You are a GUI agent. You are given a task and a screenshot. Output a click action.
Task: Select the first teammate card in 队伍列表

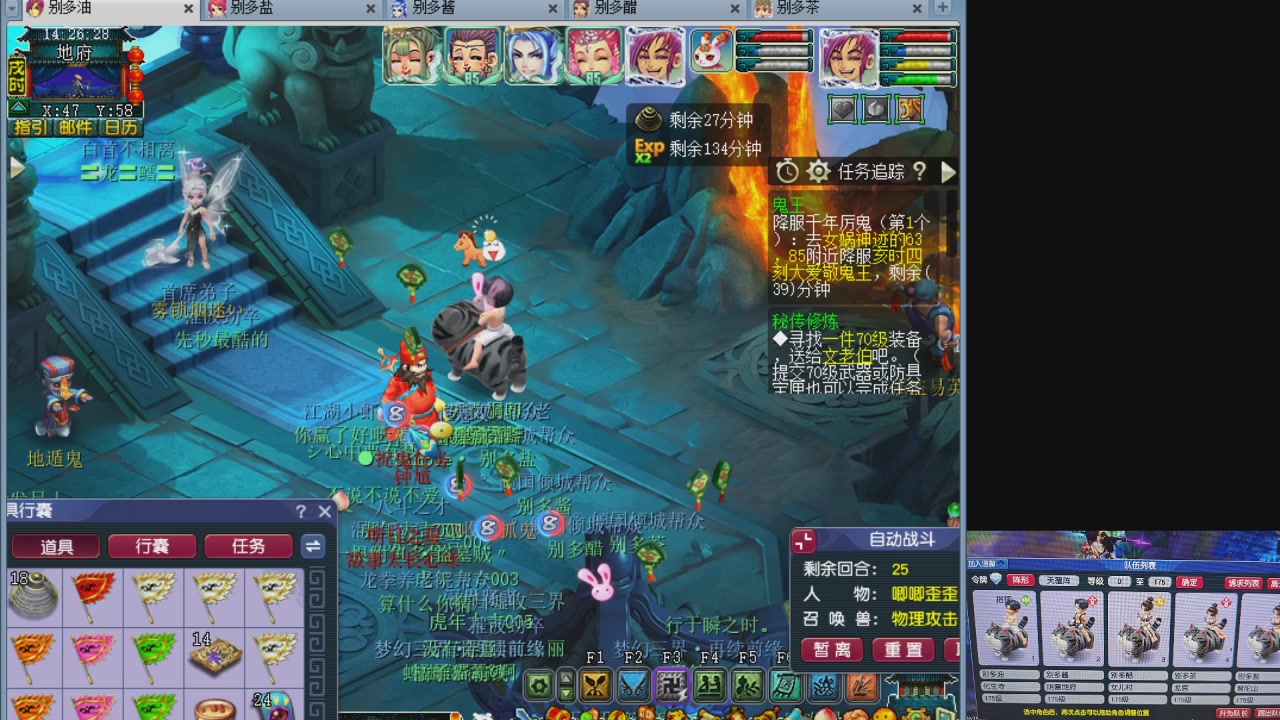pyautogui.click(x=1009, y=628)
